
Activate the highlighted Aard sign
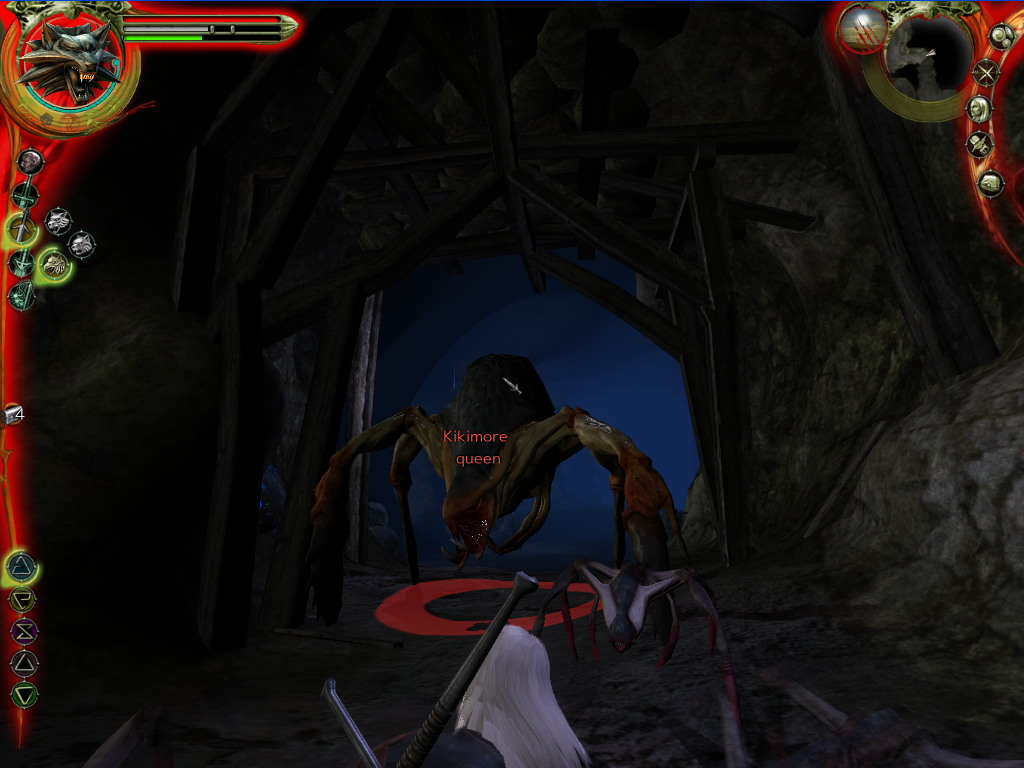21,567
